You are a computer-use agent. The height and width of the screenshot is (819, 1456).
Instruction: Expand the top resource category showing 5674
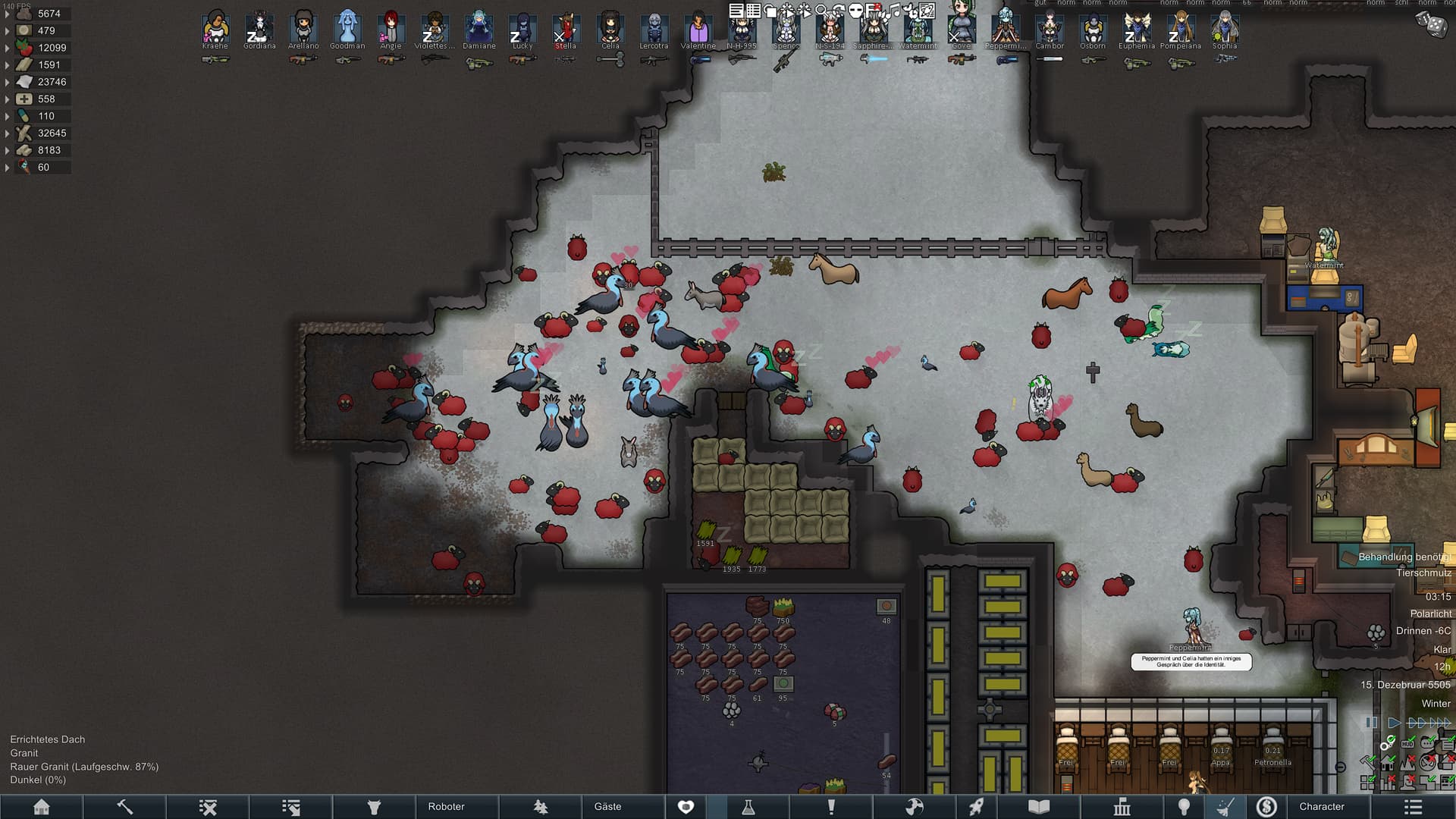tap(8, 14)
